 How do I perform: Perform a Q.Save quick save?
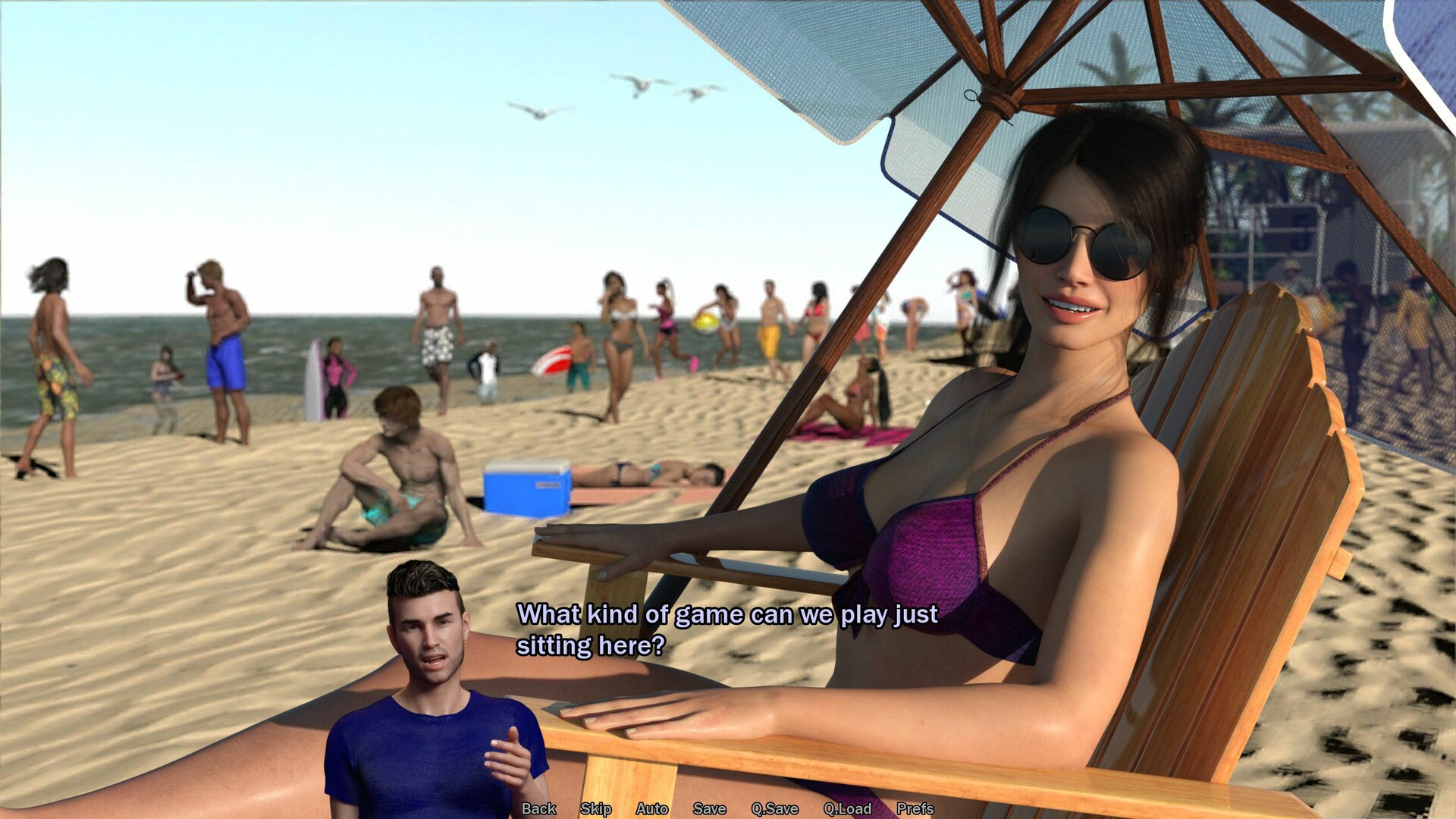[x=773, y=809]
